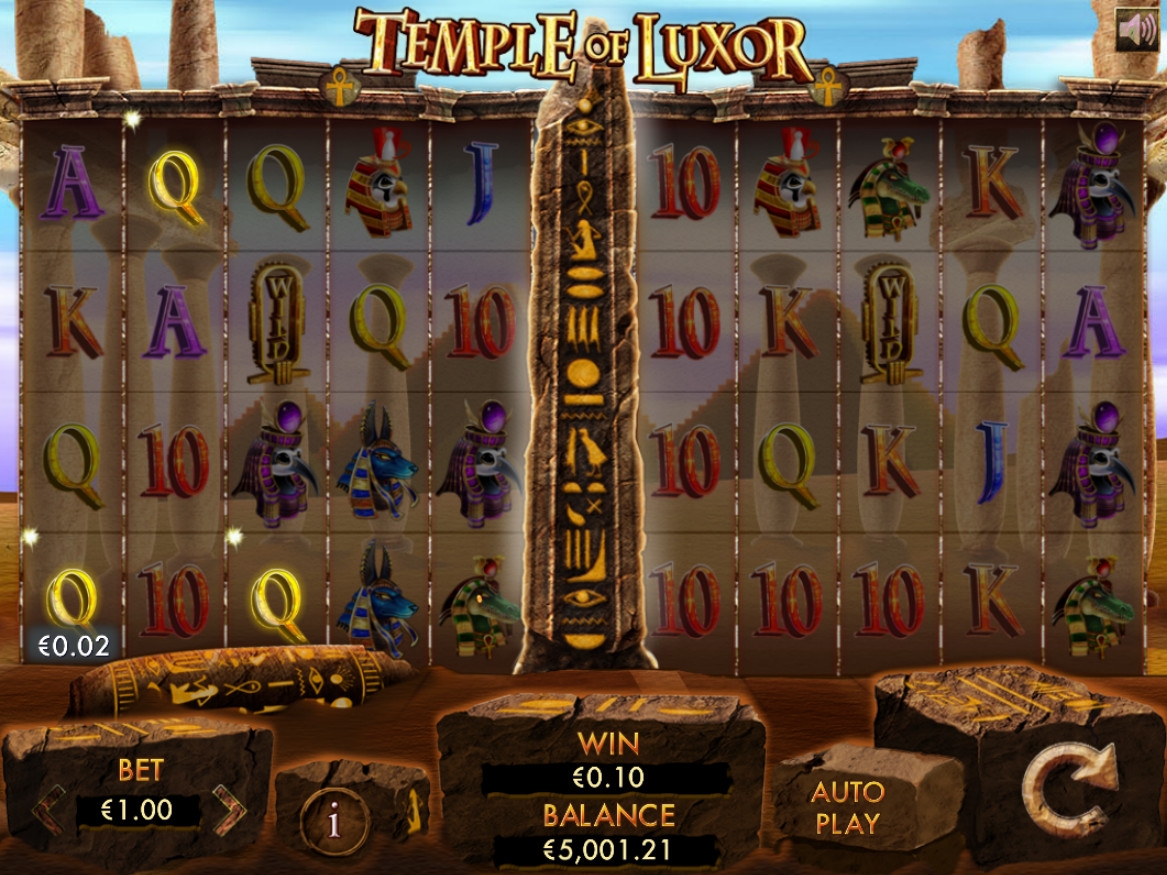Screen dimensions: 1167x875
Task: Start Auto Play mode
Action: [x=847, y=807]
